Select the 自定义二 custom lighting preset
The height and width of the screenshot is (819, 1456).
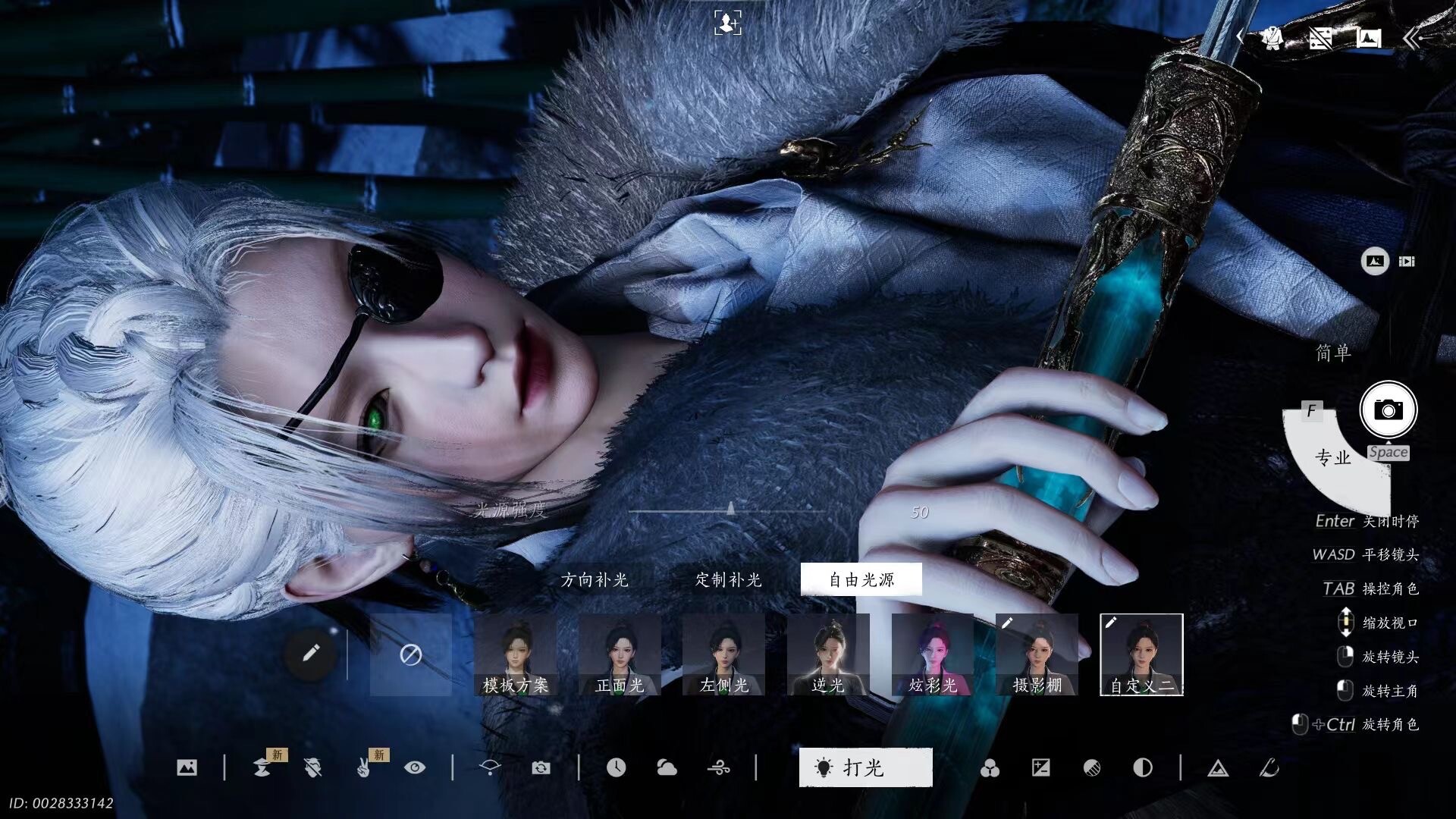tap(1141, 655)
